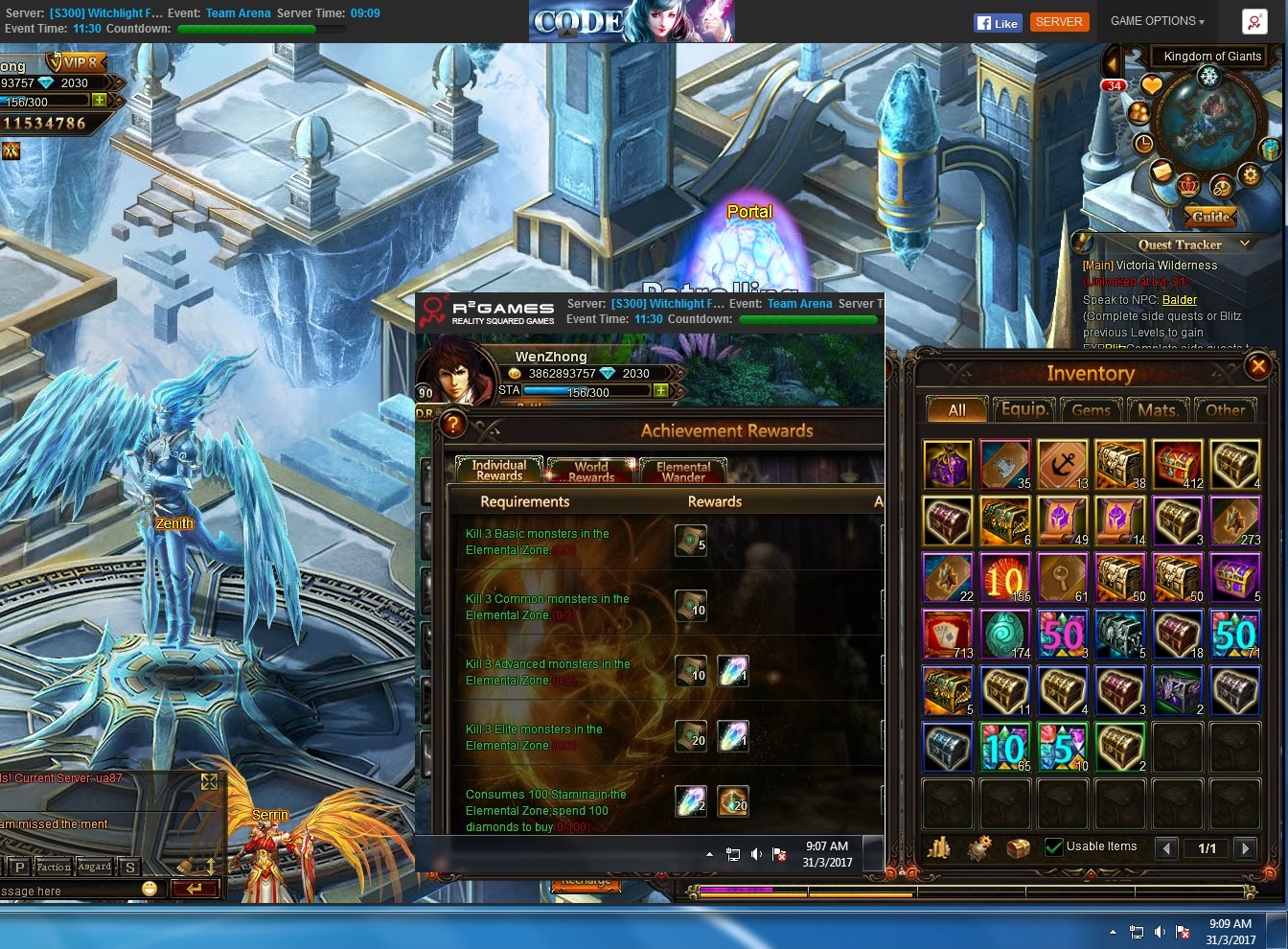Open the World Rewards tab
Screen dimensions: 1288x949
pos(590,471)
